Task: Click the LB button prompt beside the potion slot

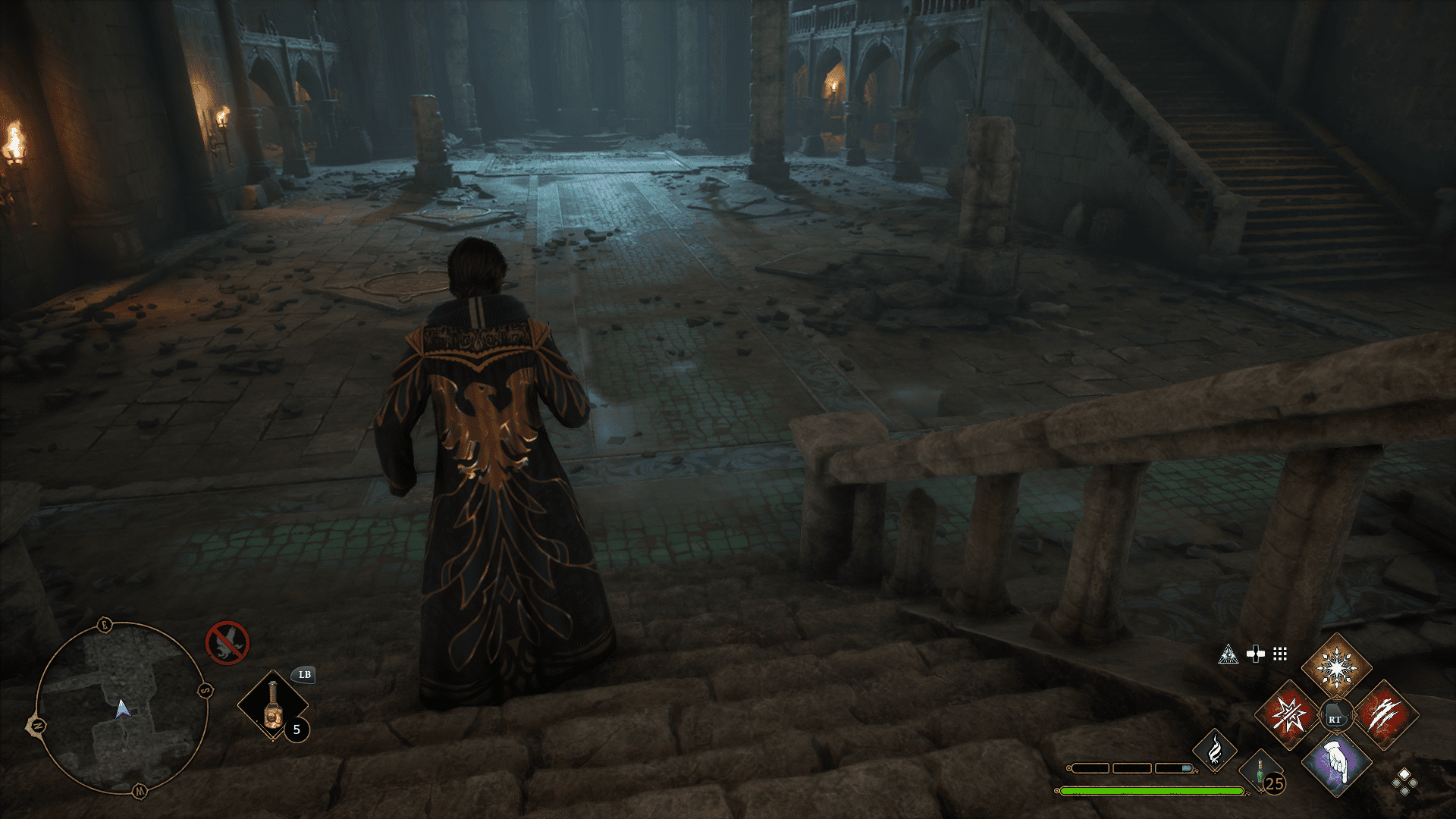Action: (304, 676)
